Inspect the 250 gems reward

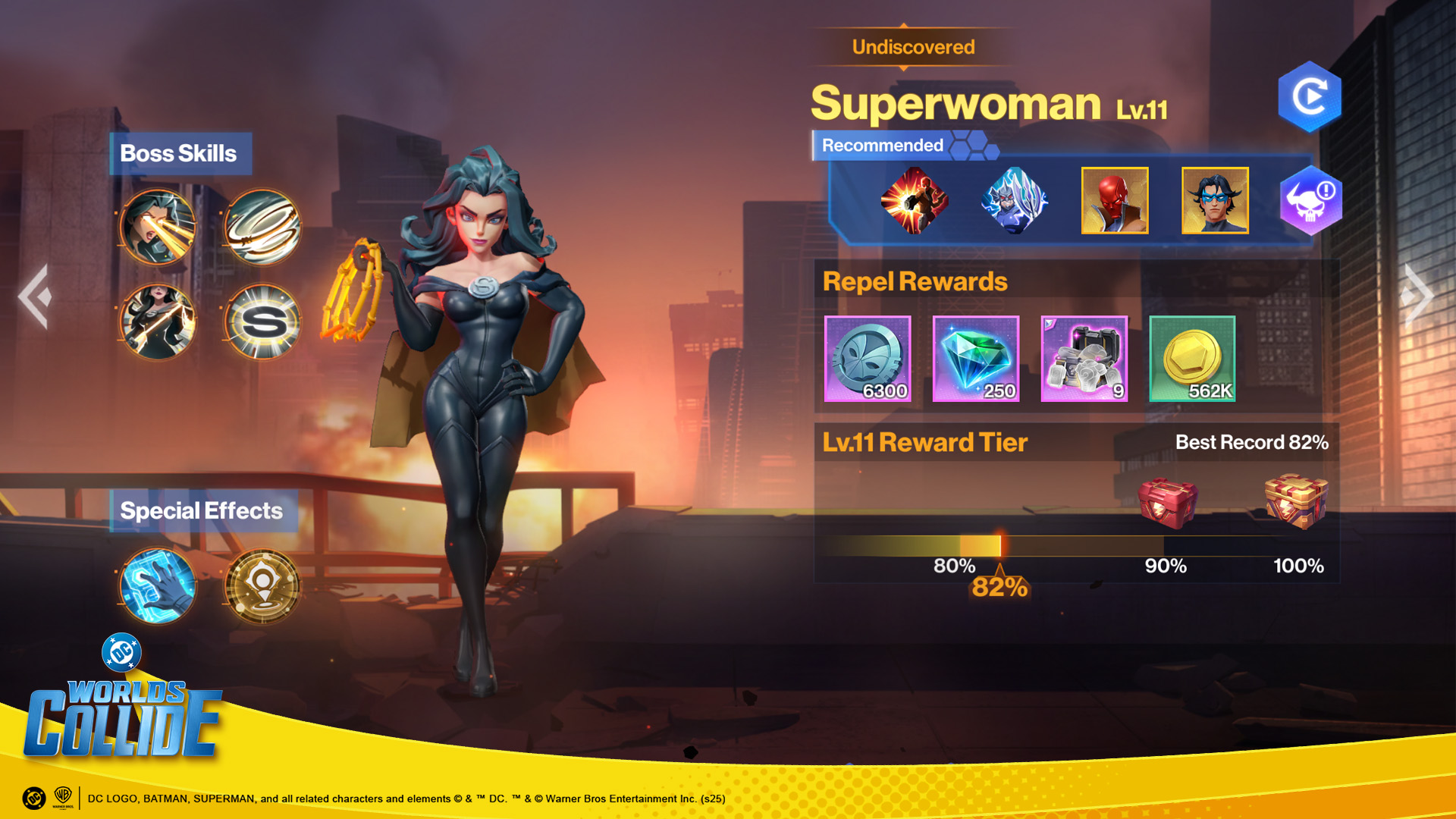(x=976, y=359)
